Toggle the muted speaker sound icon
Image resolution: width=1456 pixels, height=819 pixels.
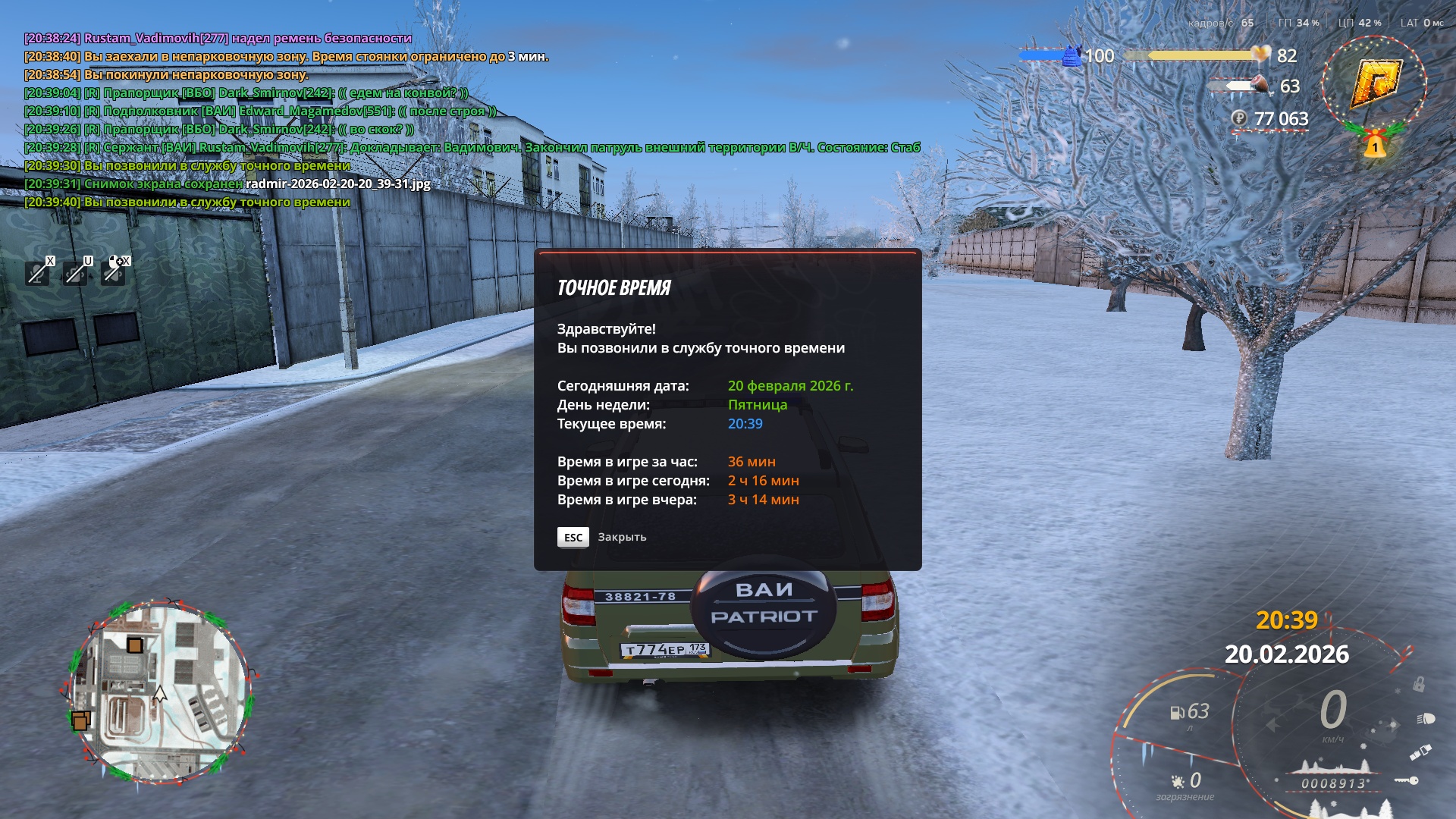point(114,272)
